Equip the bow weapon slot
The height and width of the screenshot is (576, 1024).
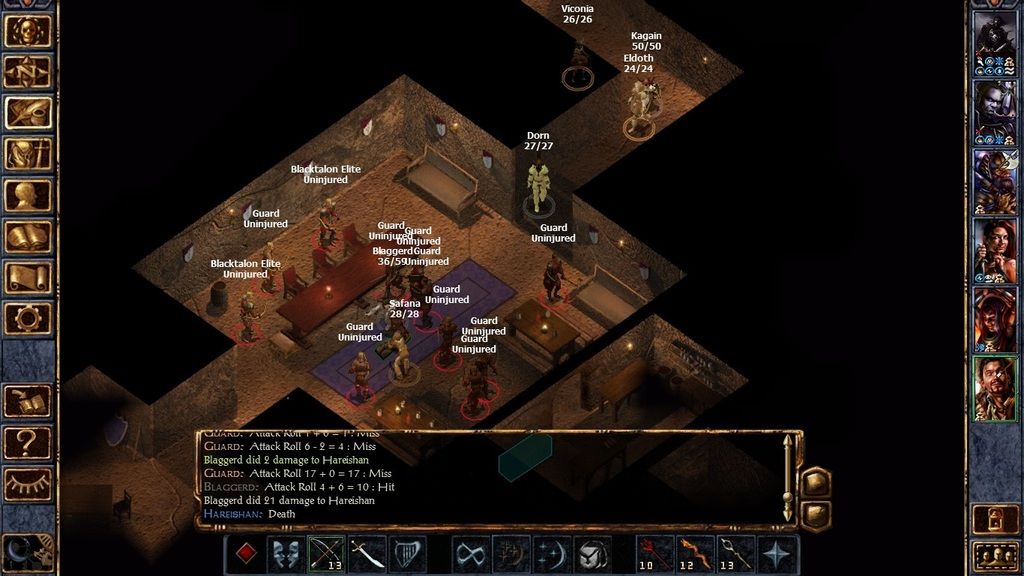[327, 554]
